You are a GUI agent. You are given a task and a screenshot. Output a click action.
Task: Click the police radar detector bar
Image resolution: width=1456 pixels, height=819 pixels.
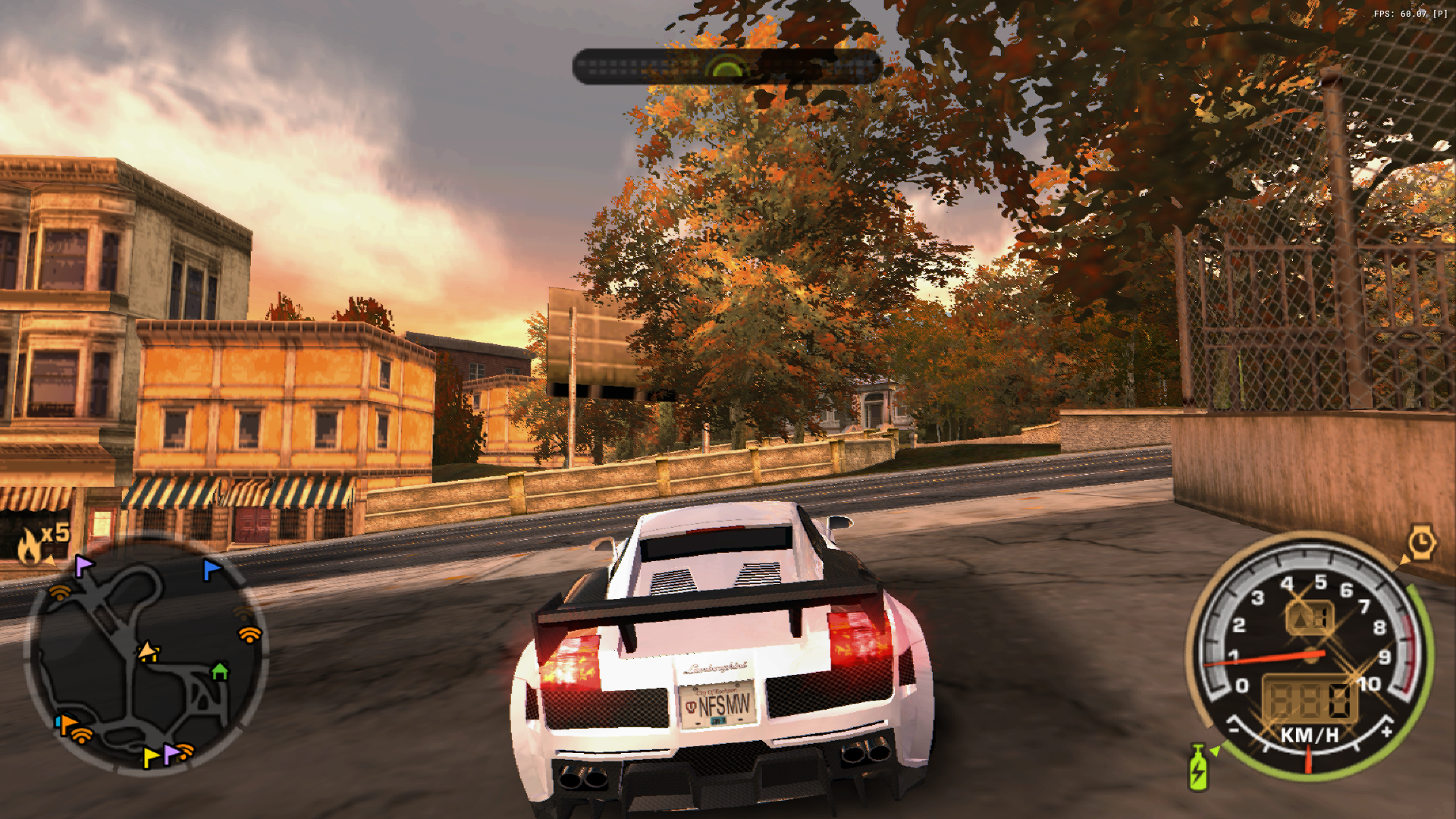coord(726,67)
